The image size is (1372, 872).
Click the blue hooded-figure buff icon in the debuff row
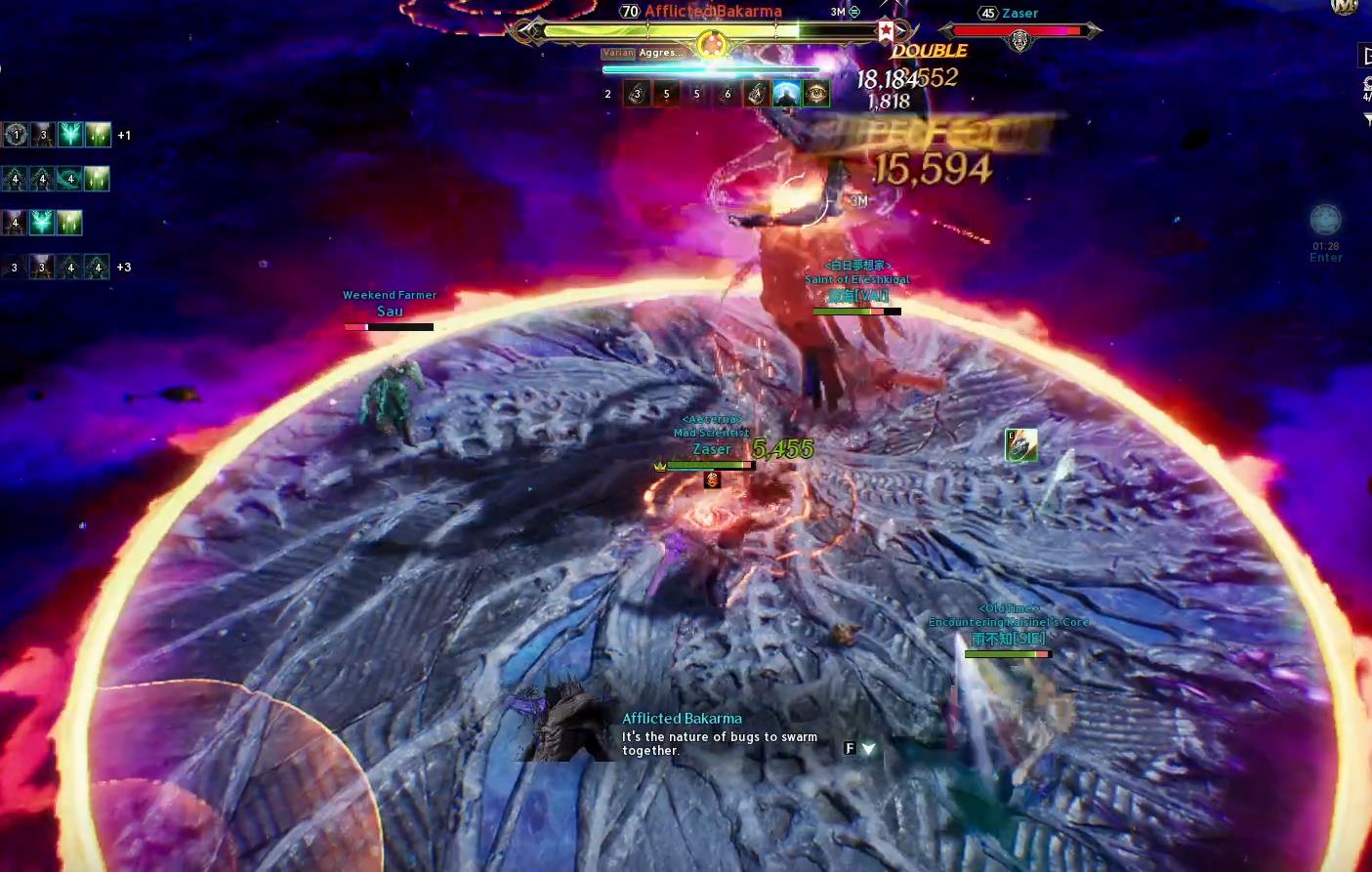(785, 93)
